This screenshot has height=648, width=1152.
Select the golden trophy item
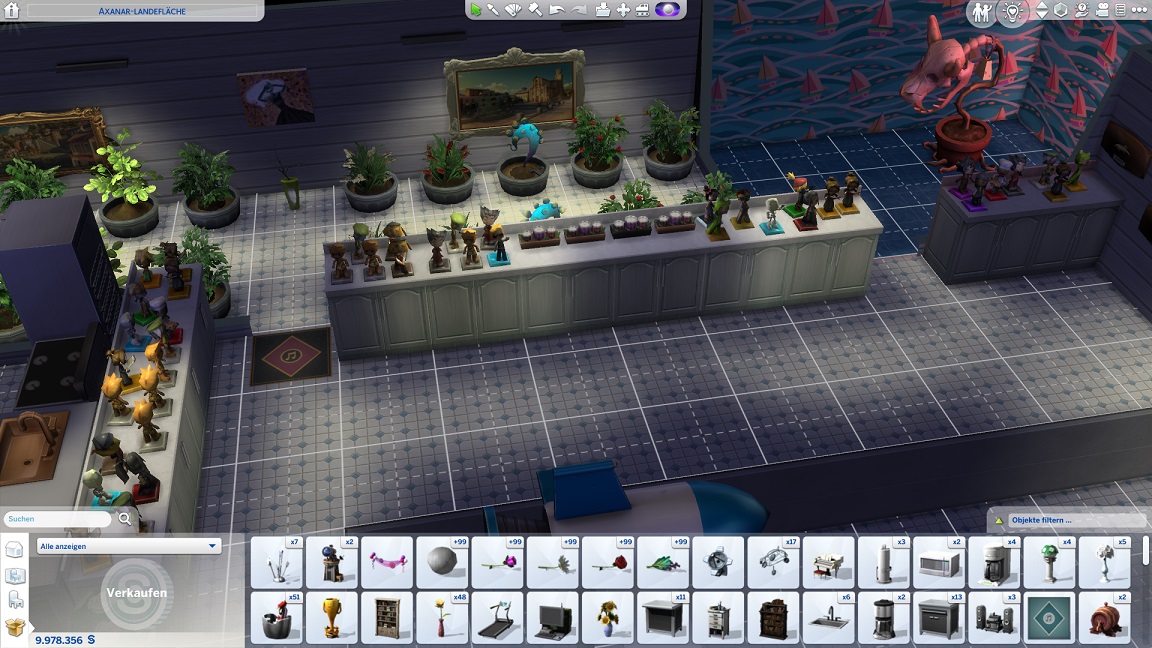tap(332, 618)
